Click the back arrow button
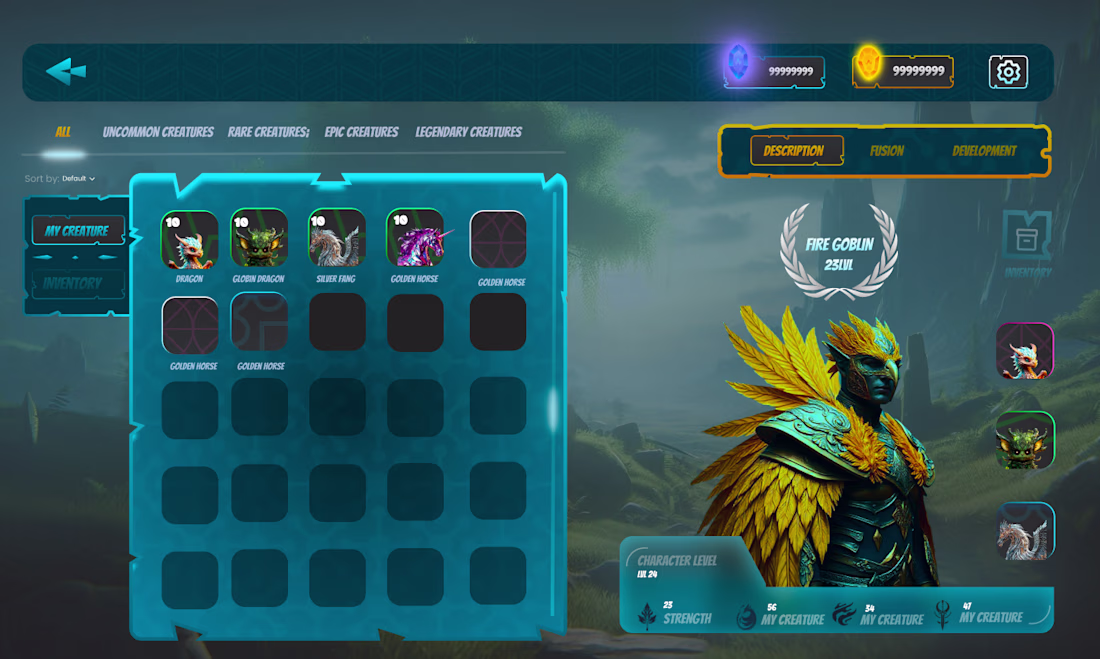Image resolution: width=1100 pixels, height=659 pixels. [x=66, y=71]
